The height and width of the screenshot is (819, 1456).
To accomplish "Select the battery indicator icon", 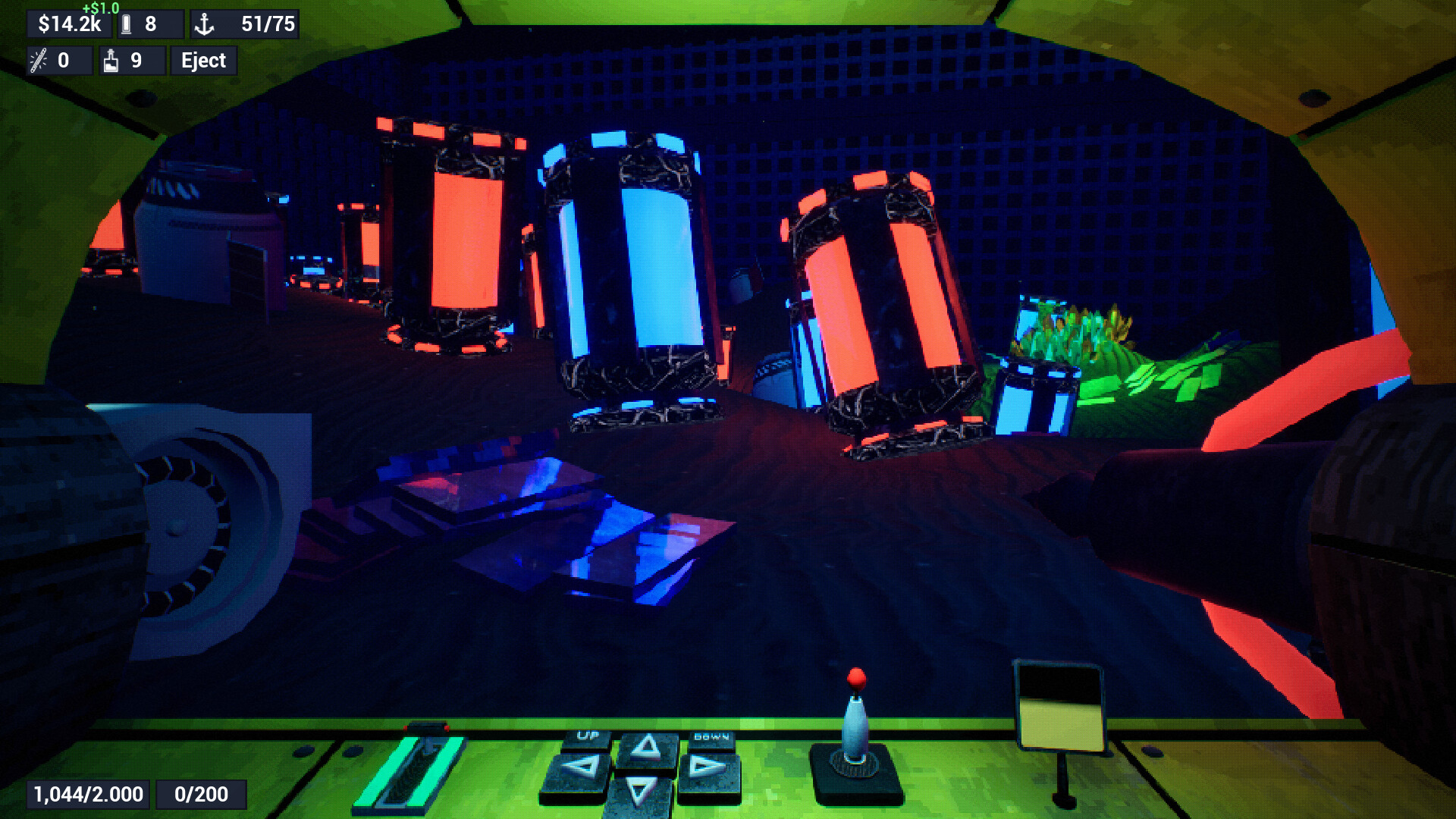I will coord(125,24).
